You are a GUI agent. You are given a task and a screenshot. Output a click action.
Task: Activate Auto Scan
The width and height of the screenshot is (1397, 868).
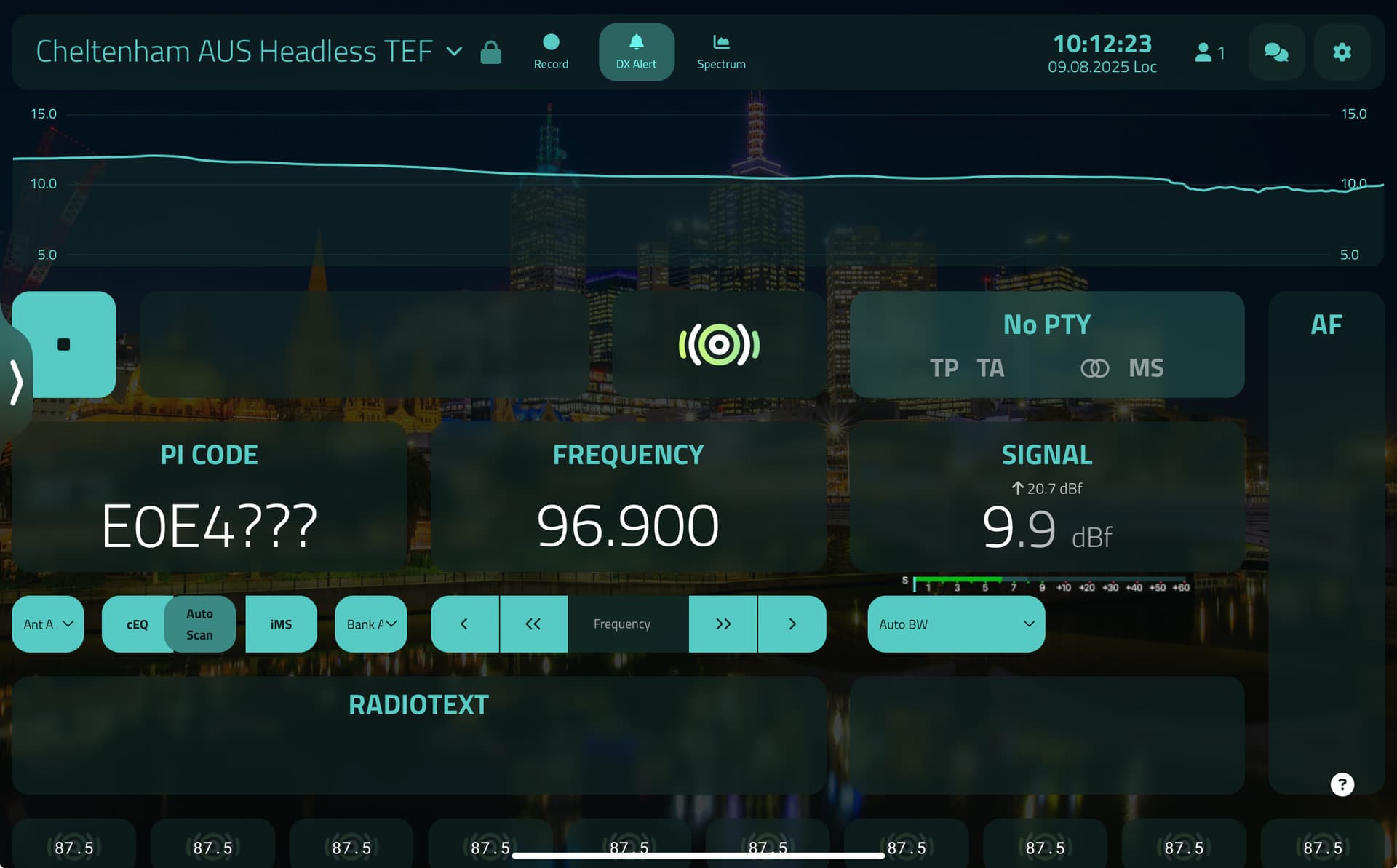pyautogui.click(x=199, y=624)
